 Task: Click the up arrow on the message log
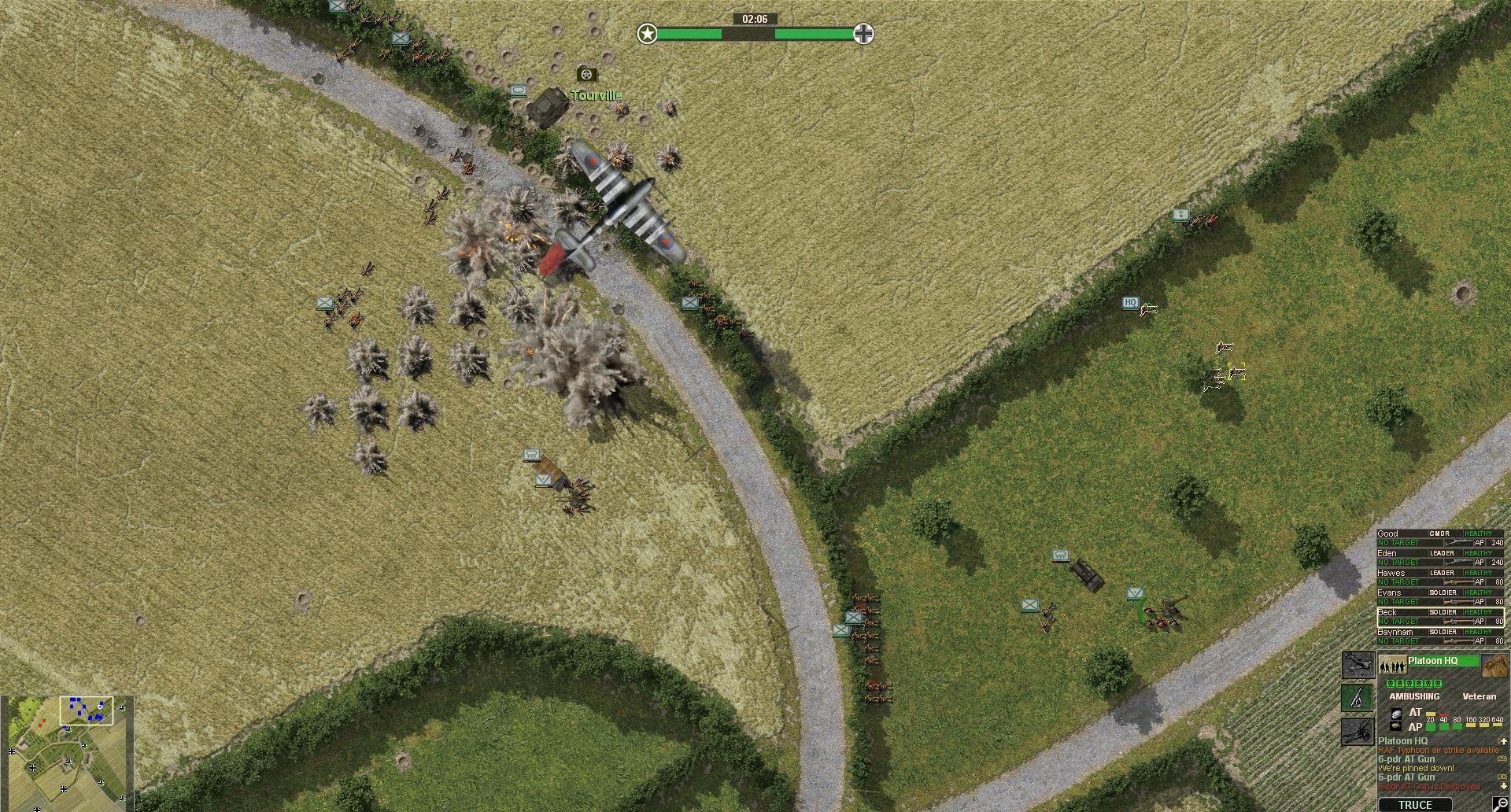pos(1504,740)
